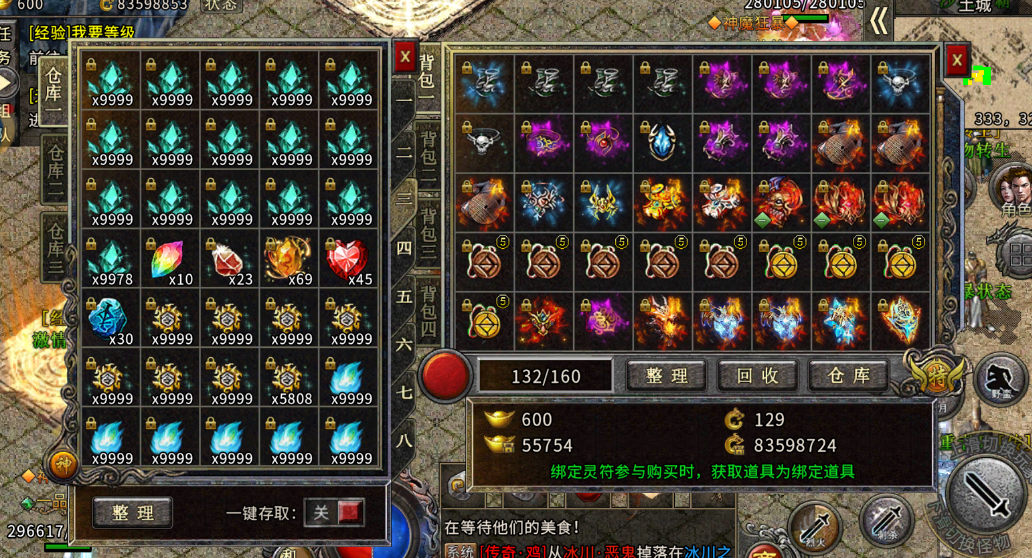Viewport: 1032px width, 558px height.
Task: Select warehouse page tab 六
Action: click(x=404, y=344)
